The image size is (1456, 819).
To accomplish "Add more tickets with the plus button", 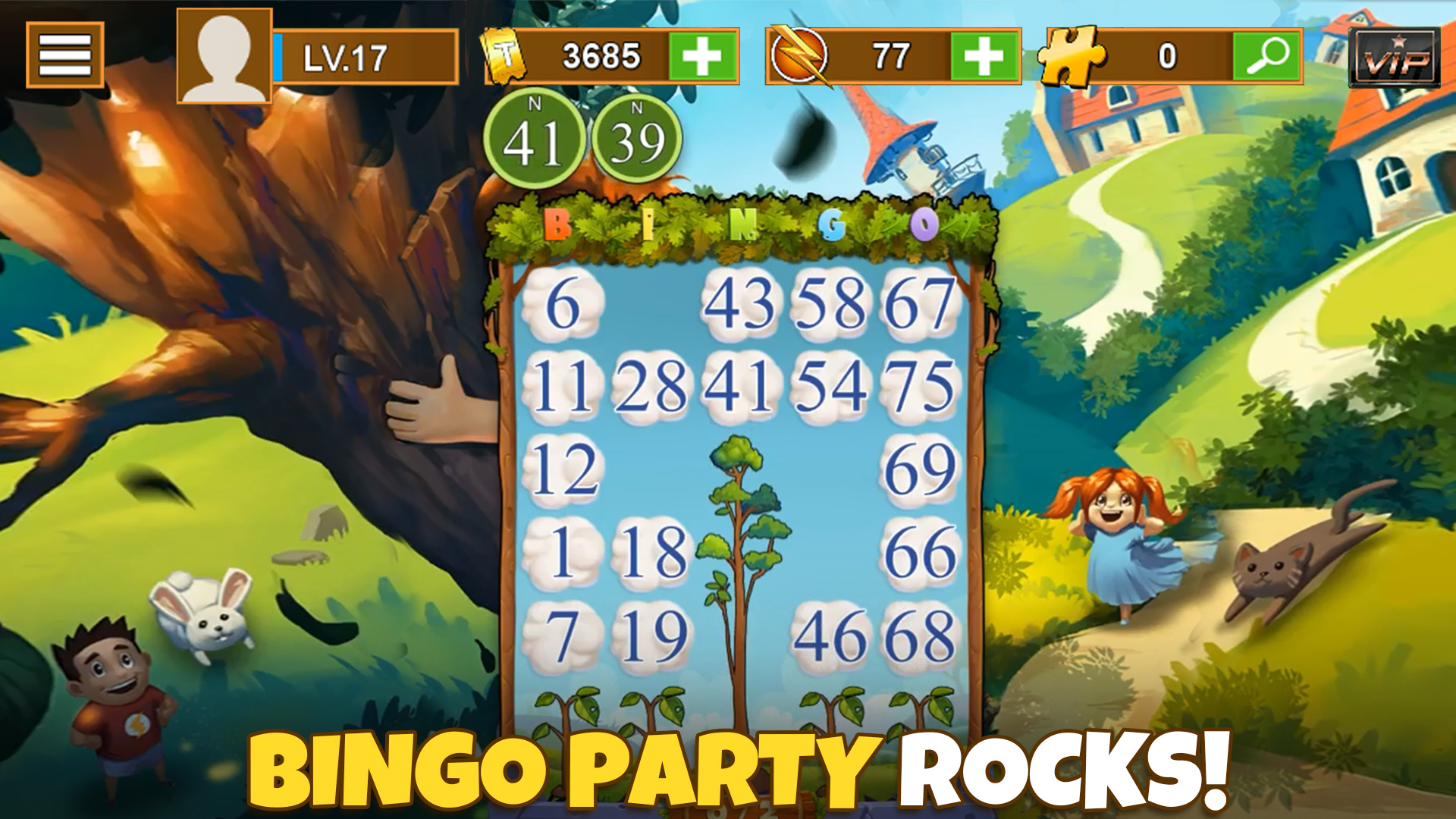I will pos(705,55).
